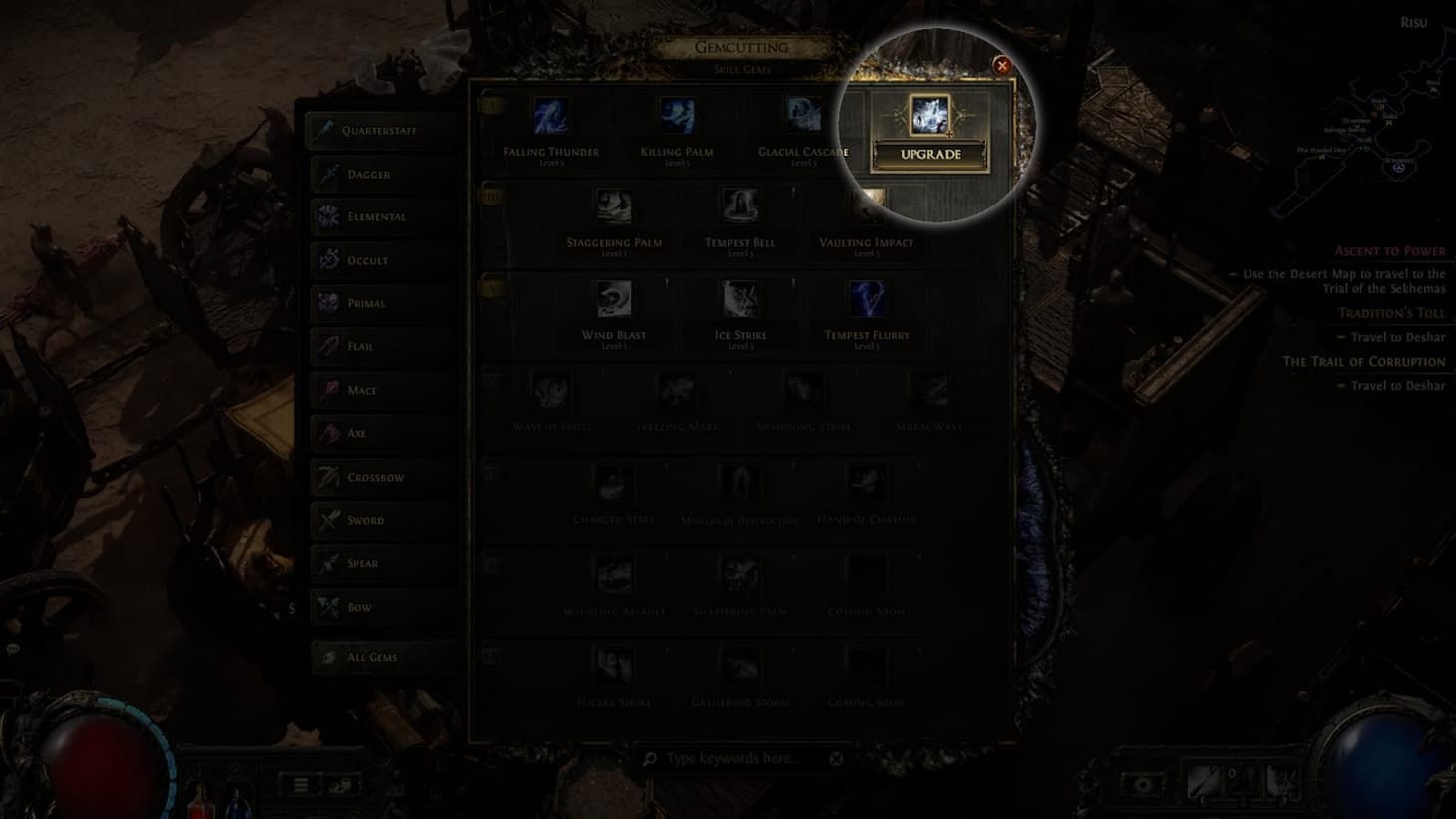Viewport: 1456px width, 819px height.
Task: Select the Quarterstaff weapon category icon
Action: point(327,130)
